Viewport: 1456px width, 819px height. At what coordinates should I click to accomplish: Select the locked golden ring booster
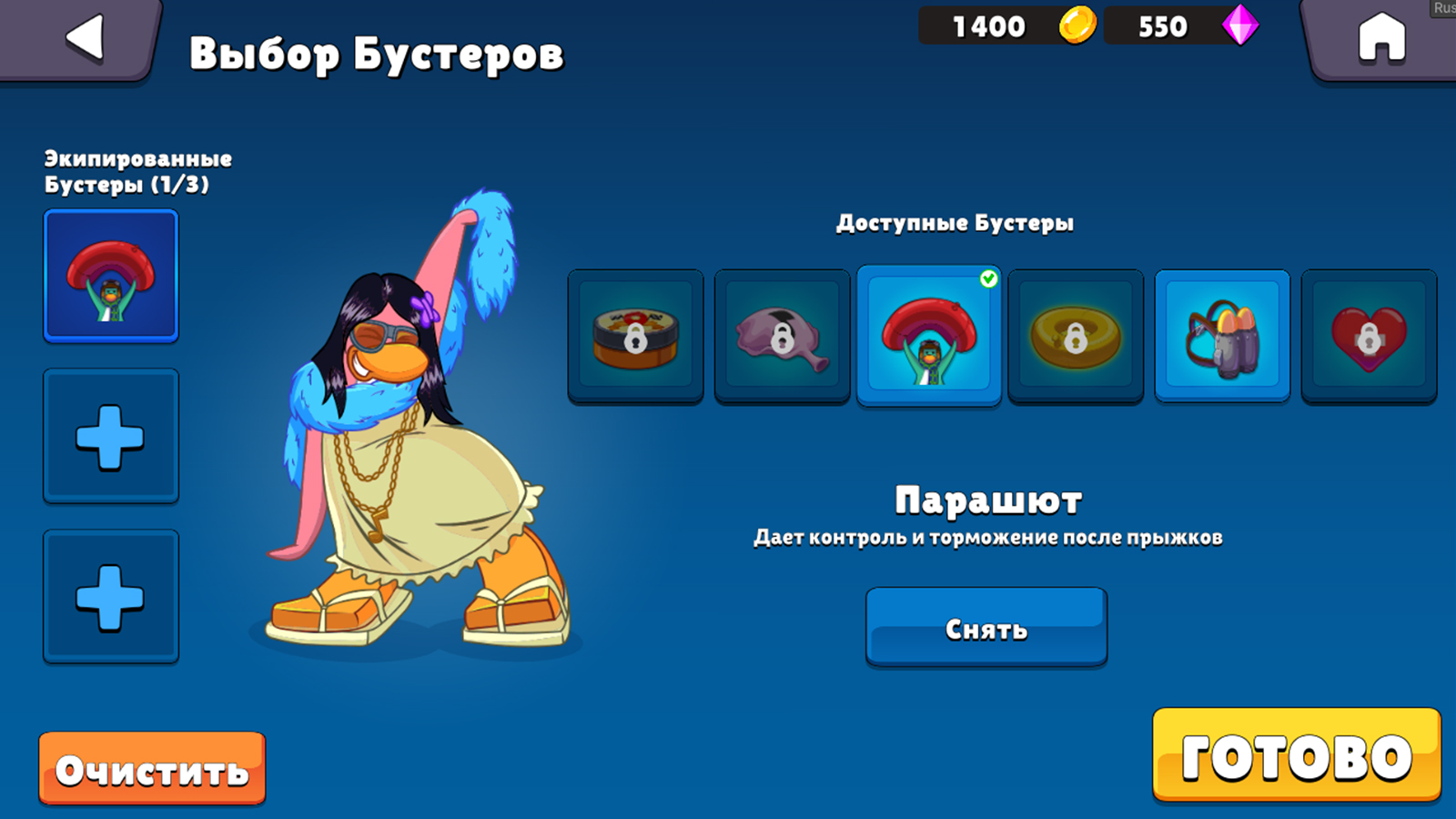(1076, 336)
